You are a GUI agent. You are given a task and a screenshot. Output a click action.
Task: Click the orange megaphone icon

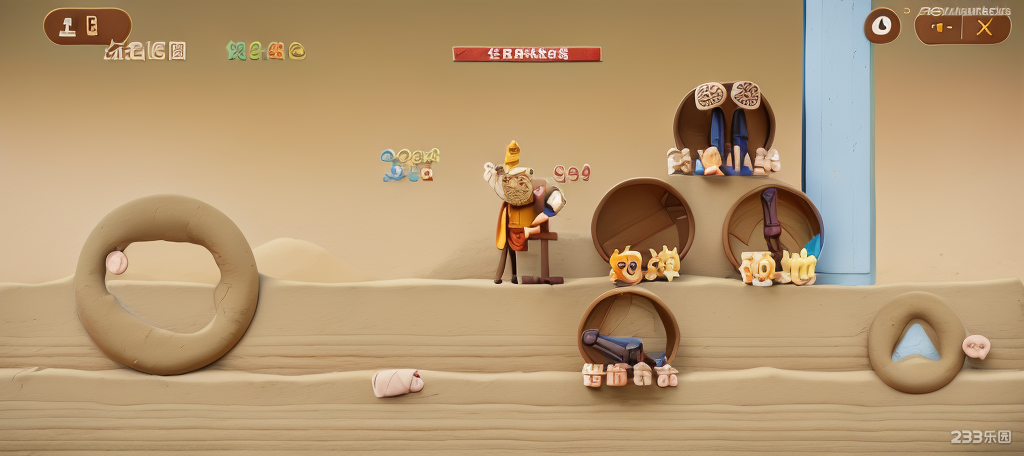940,27
